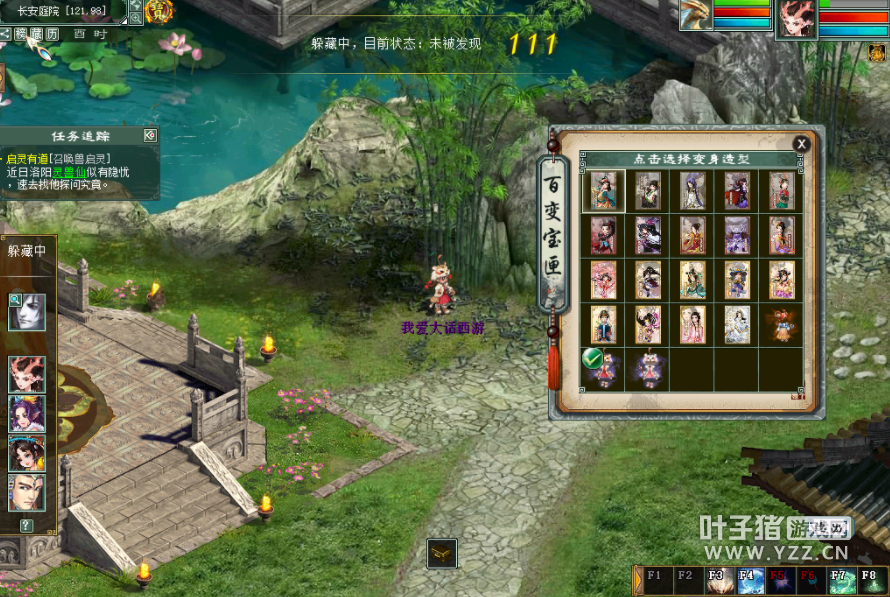This screenshot has height=597, width=890.
Task: Close the 百变宝匣 transformation box
Action: pyautogui.click(x=800, y=144)
